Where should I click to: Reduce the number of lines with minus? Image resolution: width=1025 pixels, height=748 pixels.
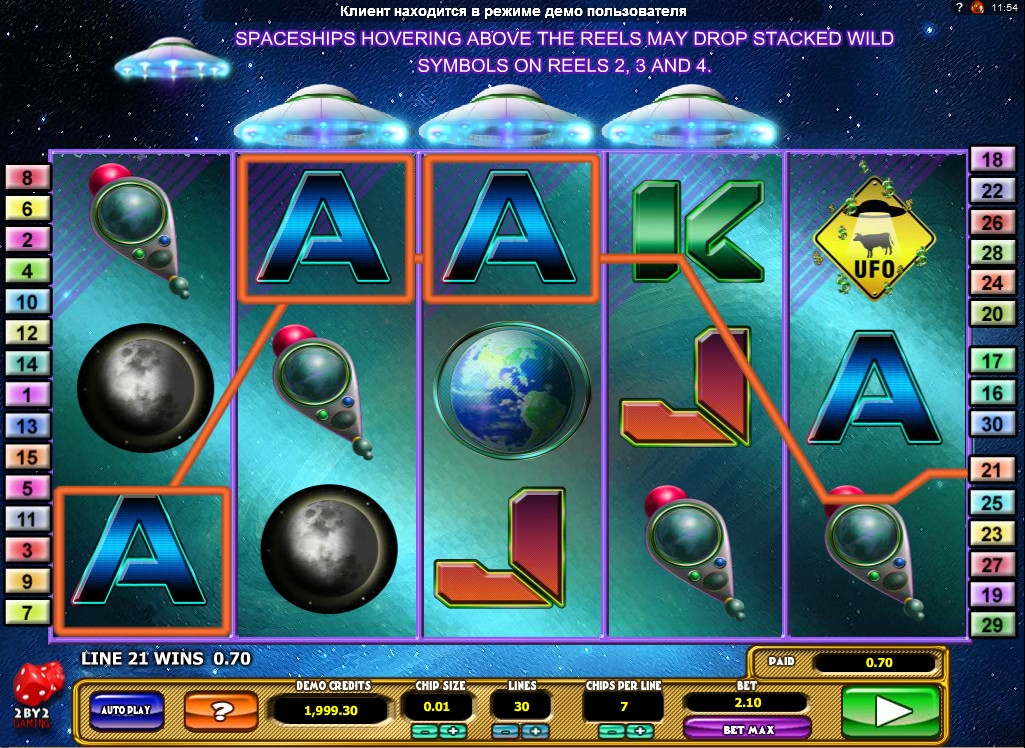(x=507, y=731)
